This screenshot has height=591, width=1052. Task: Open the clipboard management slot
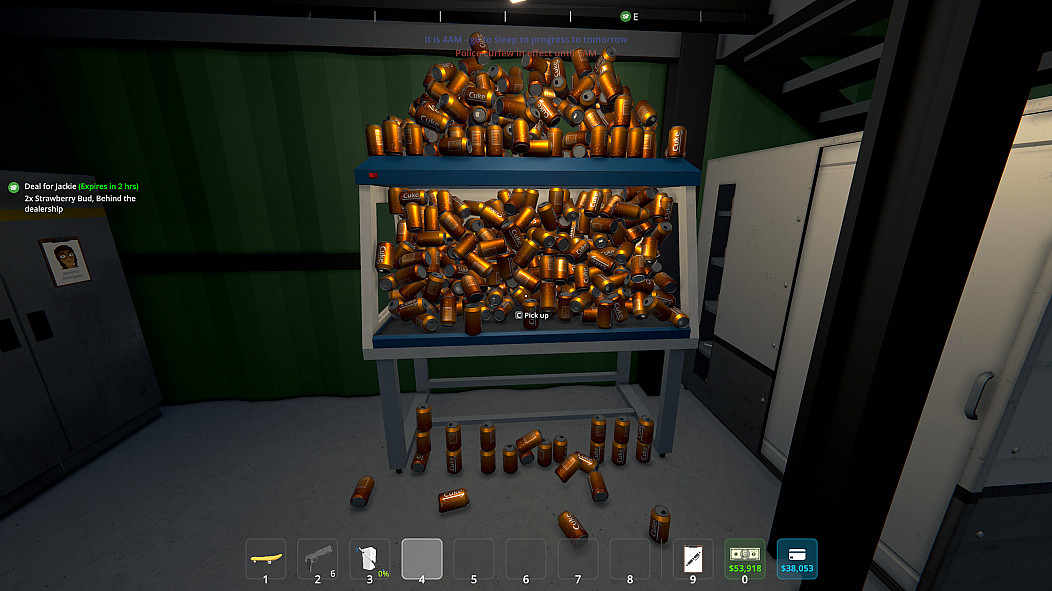click(693, 558)
